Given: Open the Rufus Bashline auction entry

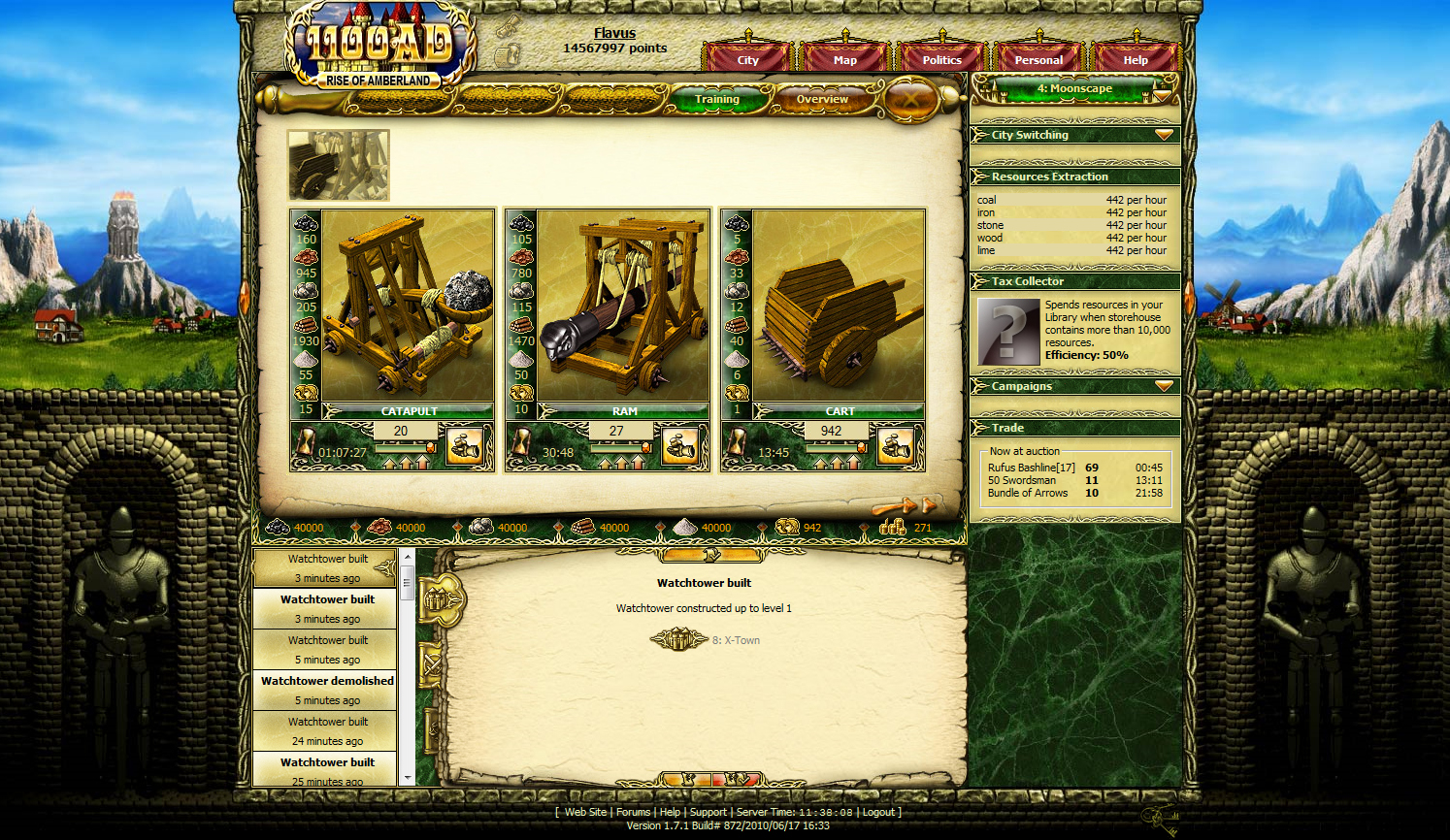Looking at the screenshot, I should click(x=1031, y=468).
